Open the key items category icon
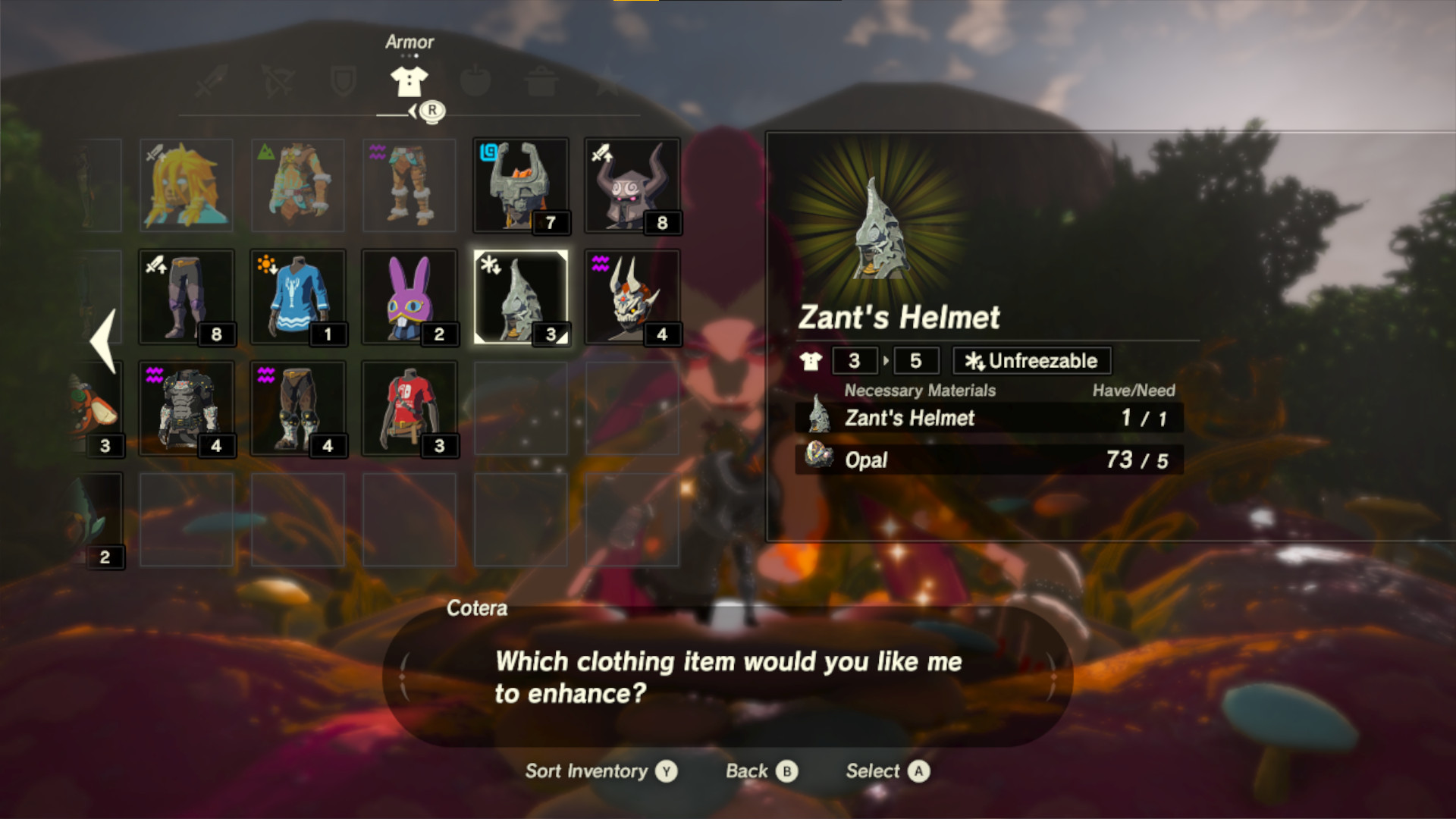This screenshot has width=1456, height=819. tap(607, 82)
